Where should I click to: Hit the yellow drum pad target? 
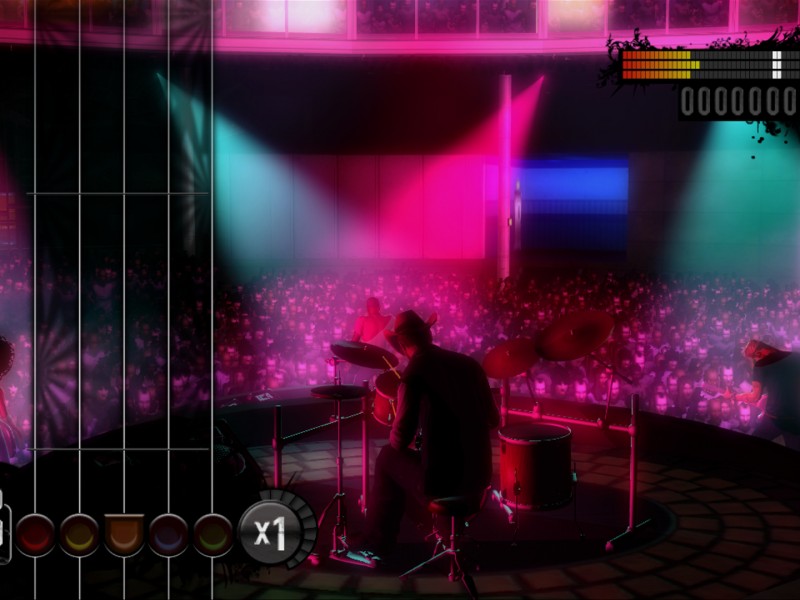click(79, 534)
